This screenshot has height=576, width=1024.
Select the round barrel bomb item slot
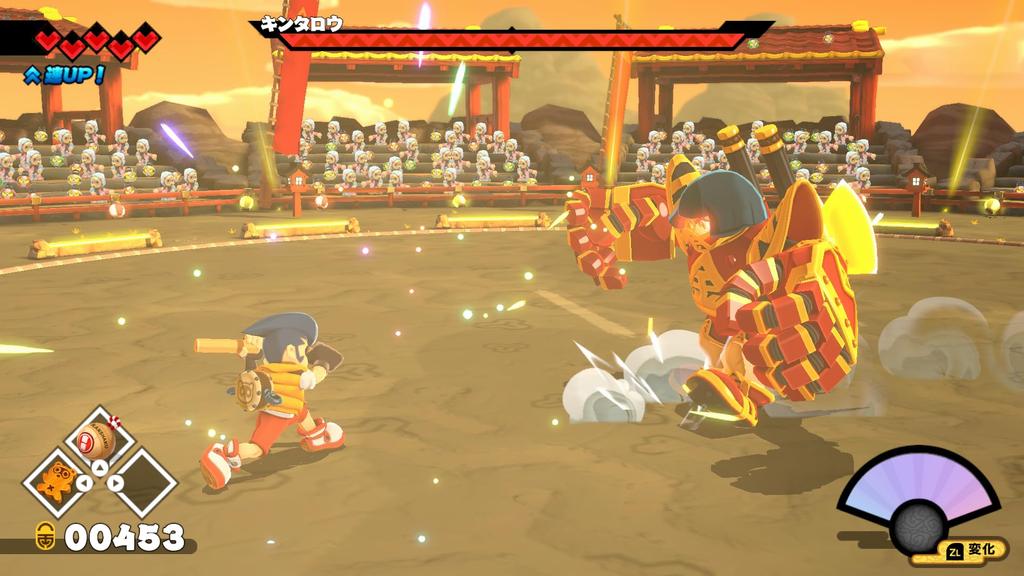[x=100, y=441]
